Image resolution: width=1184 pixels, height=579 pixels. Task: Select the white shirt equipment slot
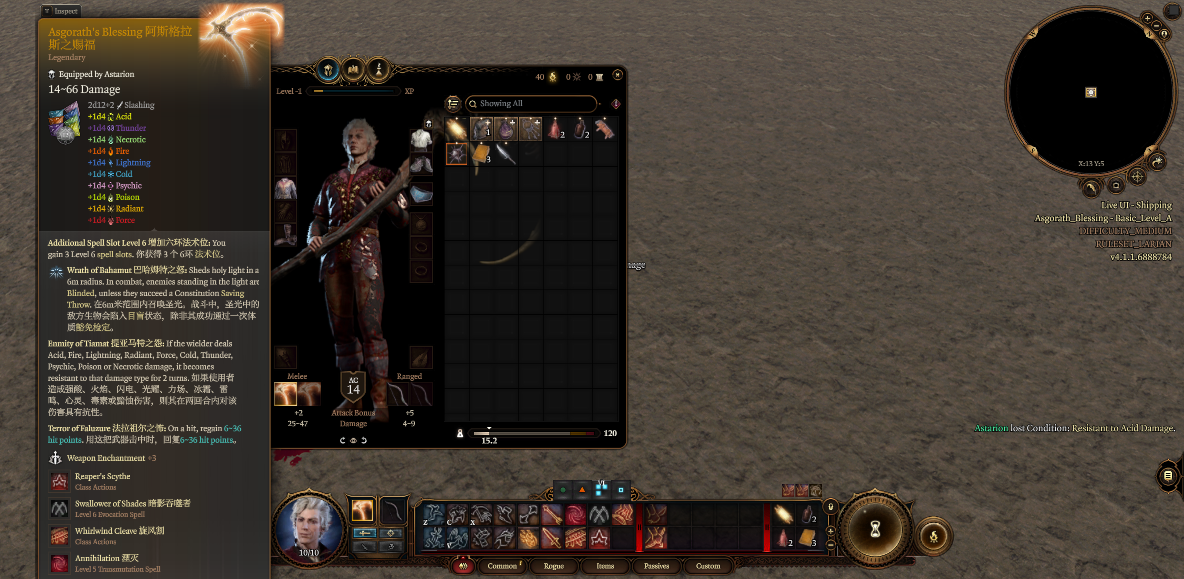click(421, 139)
